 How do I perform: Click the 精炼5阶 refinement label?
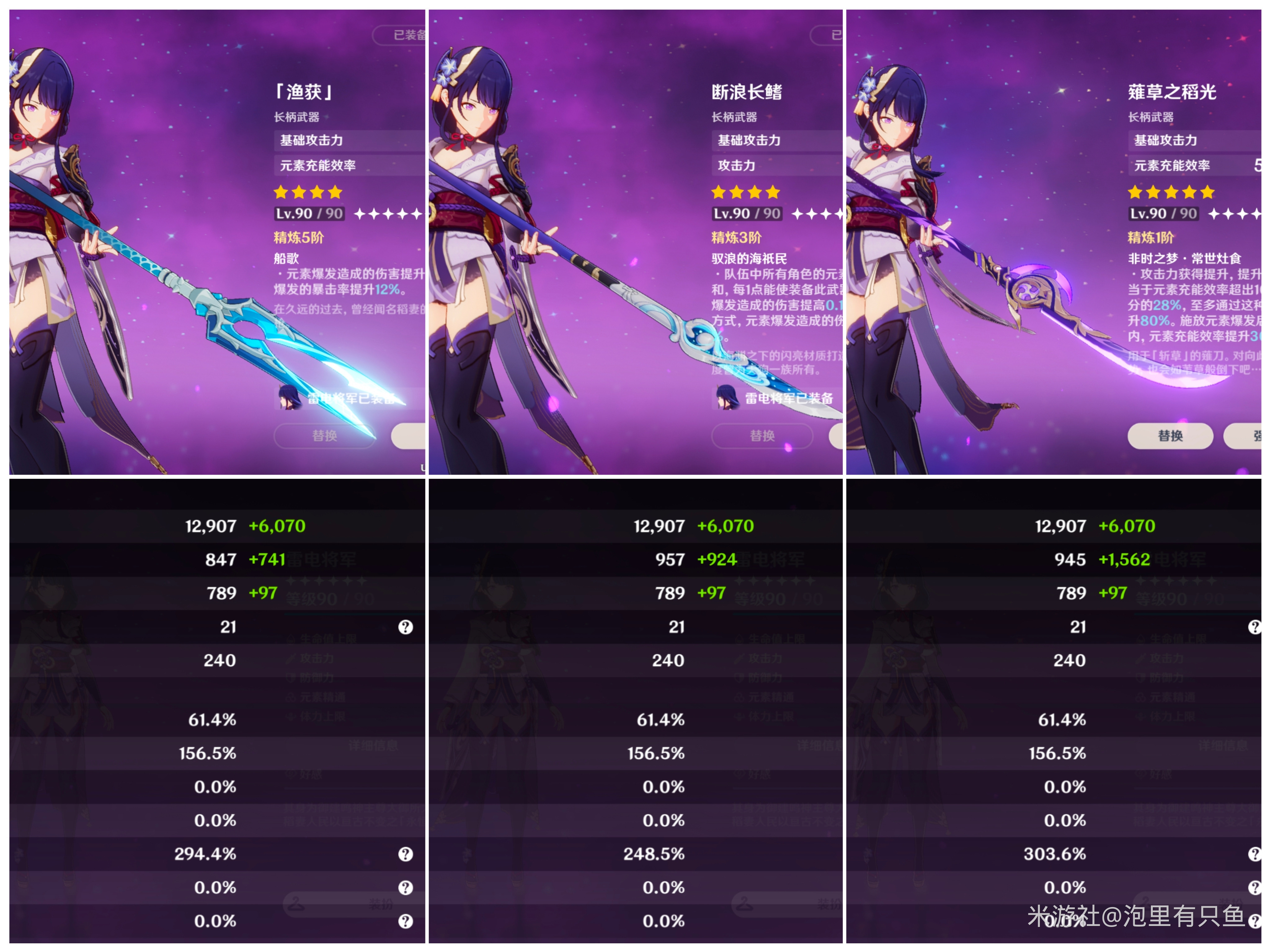[299, 238]
